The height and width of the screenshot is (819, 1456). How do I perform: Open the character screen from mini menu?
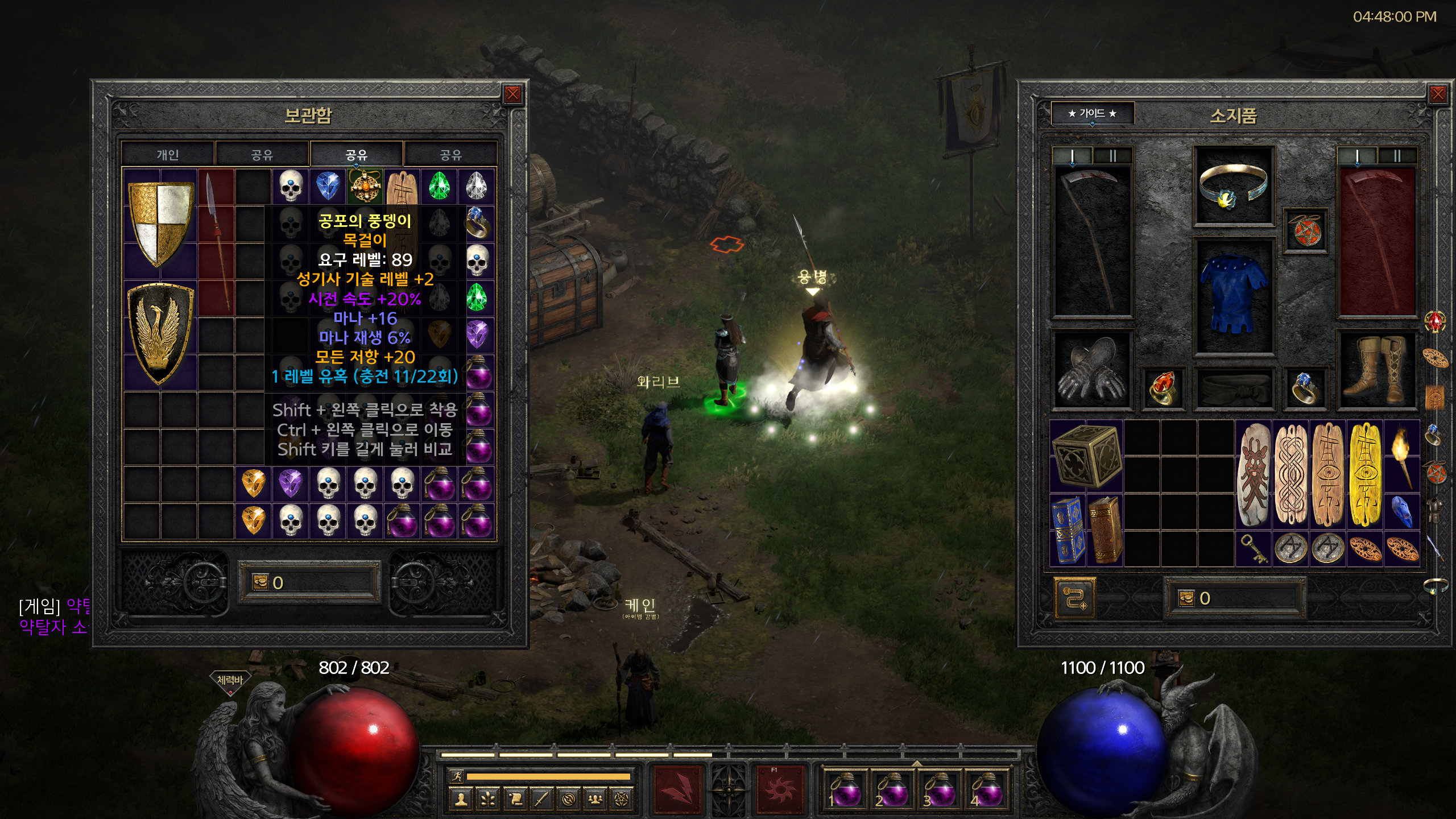[x=461, y=800]
